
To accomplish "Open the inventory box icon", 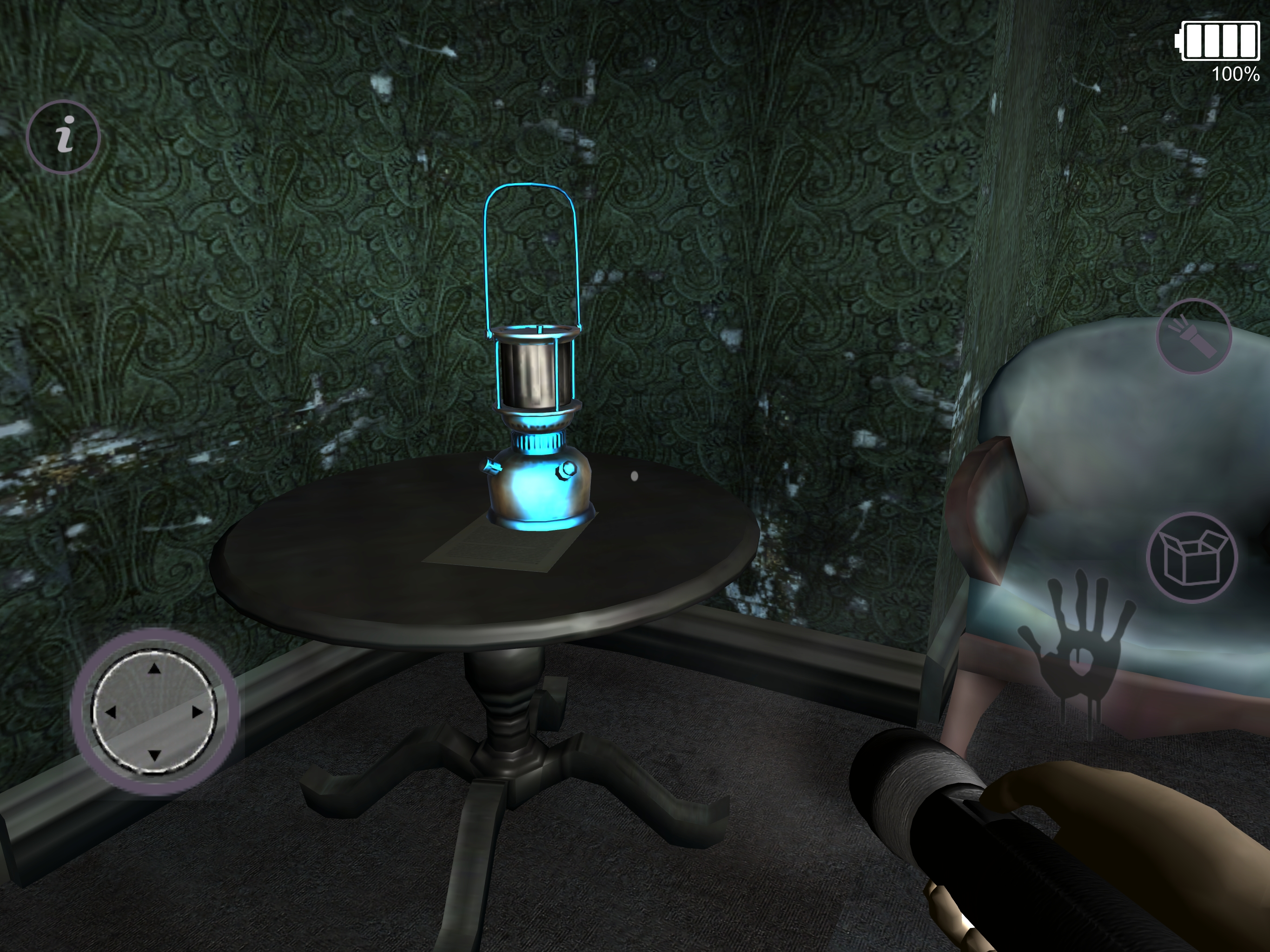I will tap(1192, 557).
